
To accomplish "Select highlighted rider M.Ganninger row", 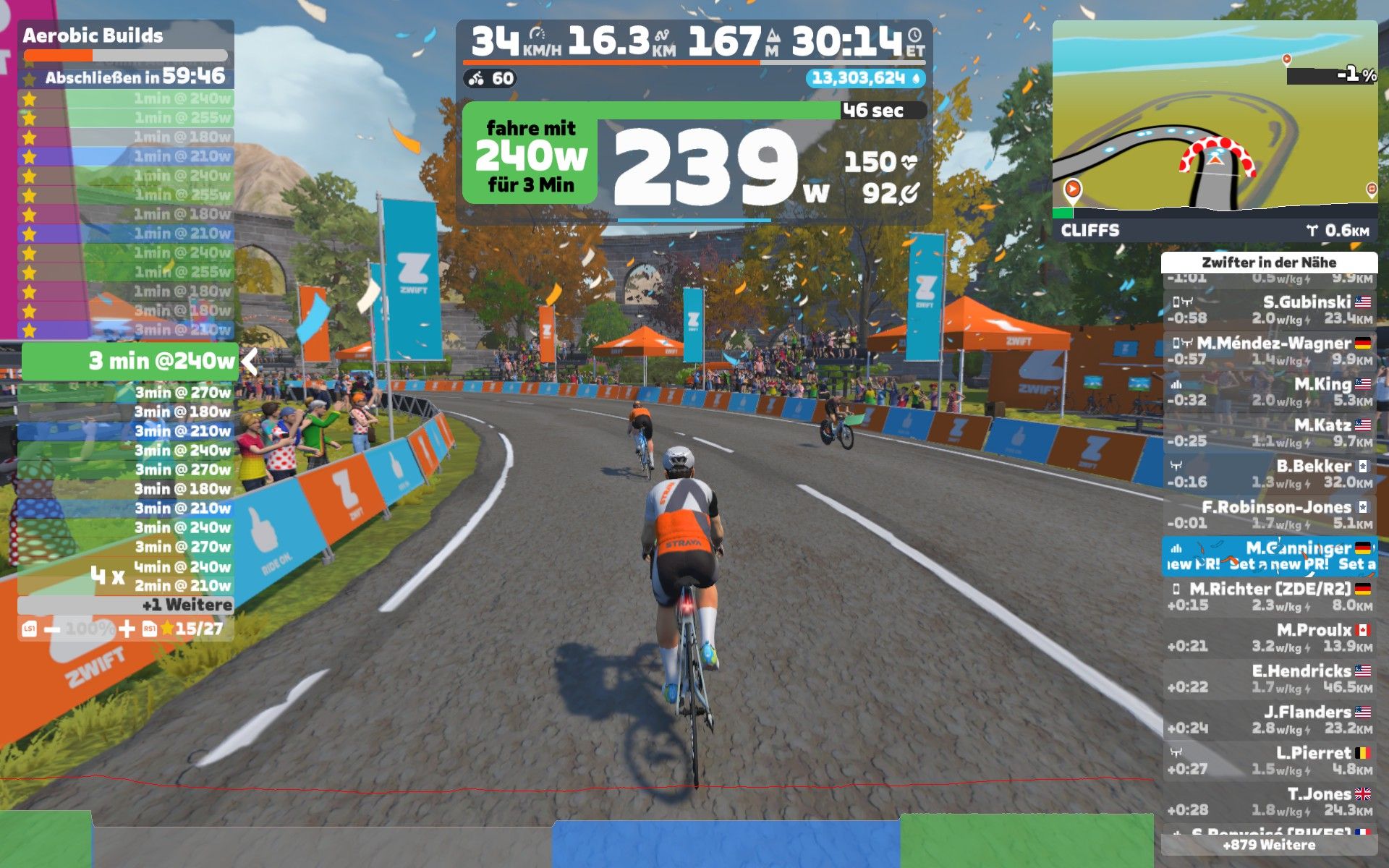I will click(1269, 556).
